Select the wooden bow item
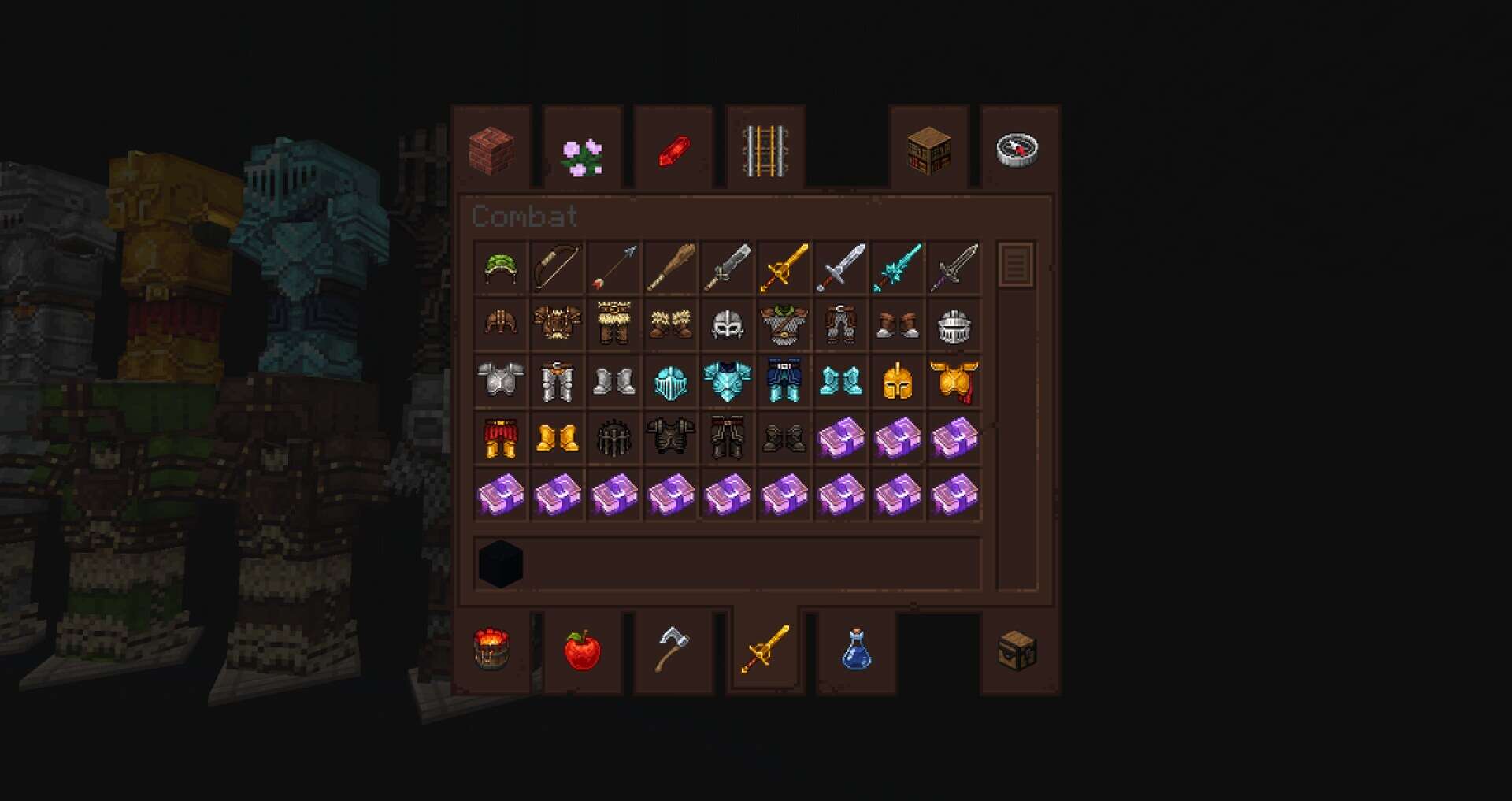This screenshot has height=801, width=1512. (558, 269)
